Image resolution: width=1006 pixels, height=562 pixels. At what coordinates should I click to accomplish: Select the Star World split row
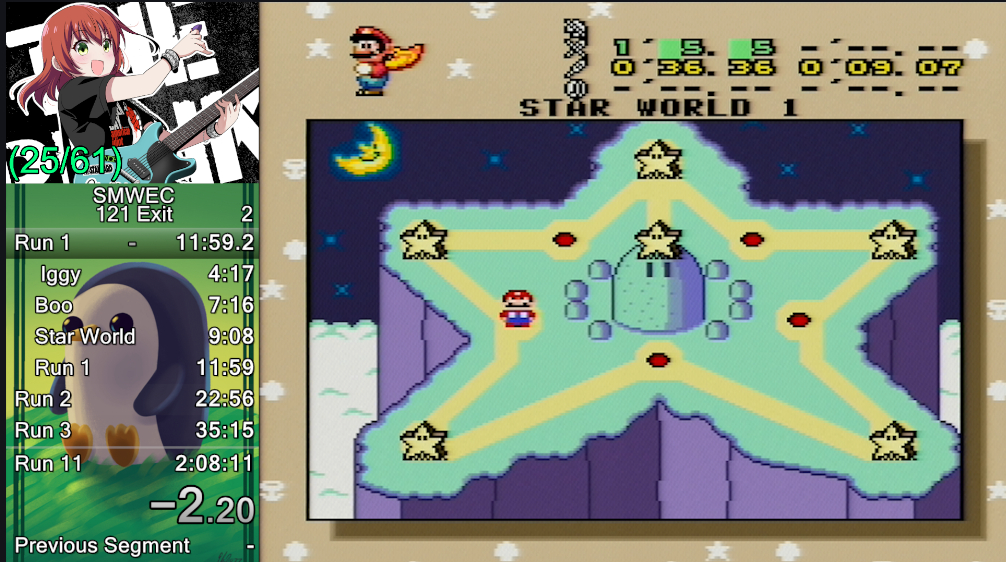pos(133,336)
